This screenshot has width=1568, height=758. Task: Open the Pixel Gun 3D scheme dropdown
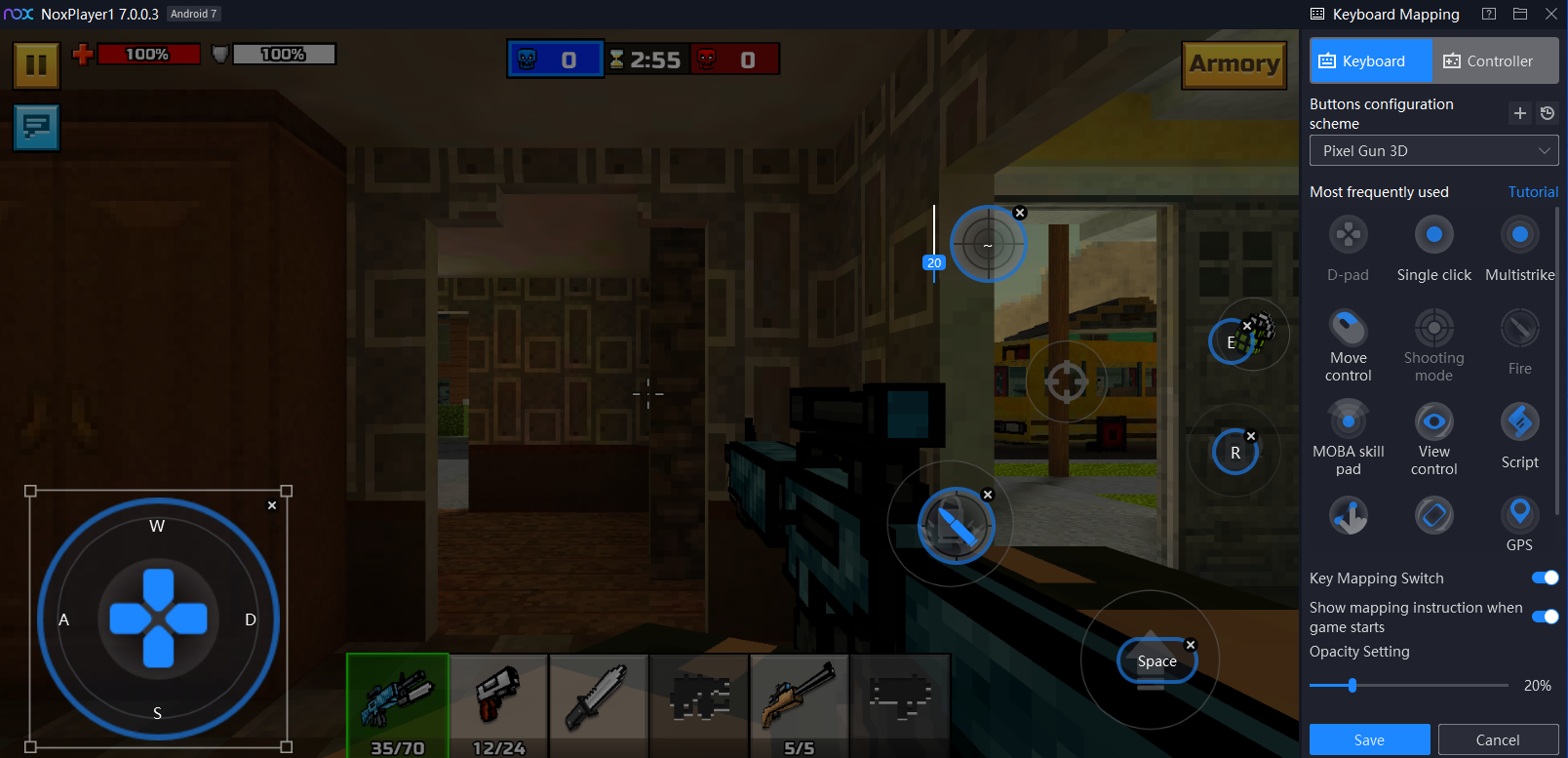[x=1433, y=151]
